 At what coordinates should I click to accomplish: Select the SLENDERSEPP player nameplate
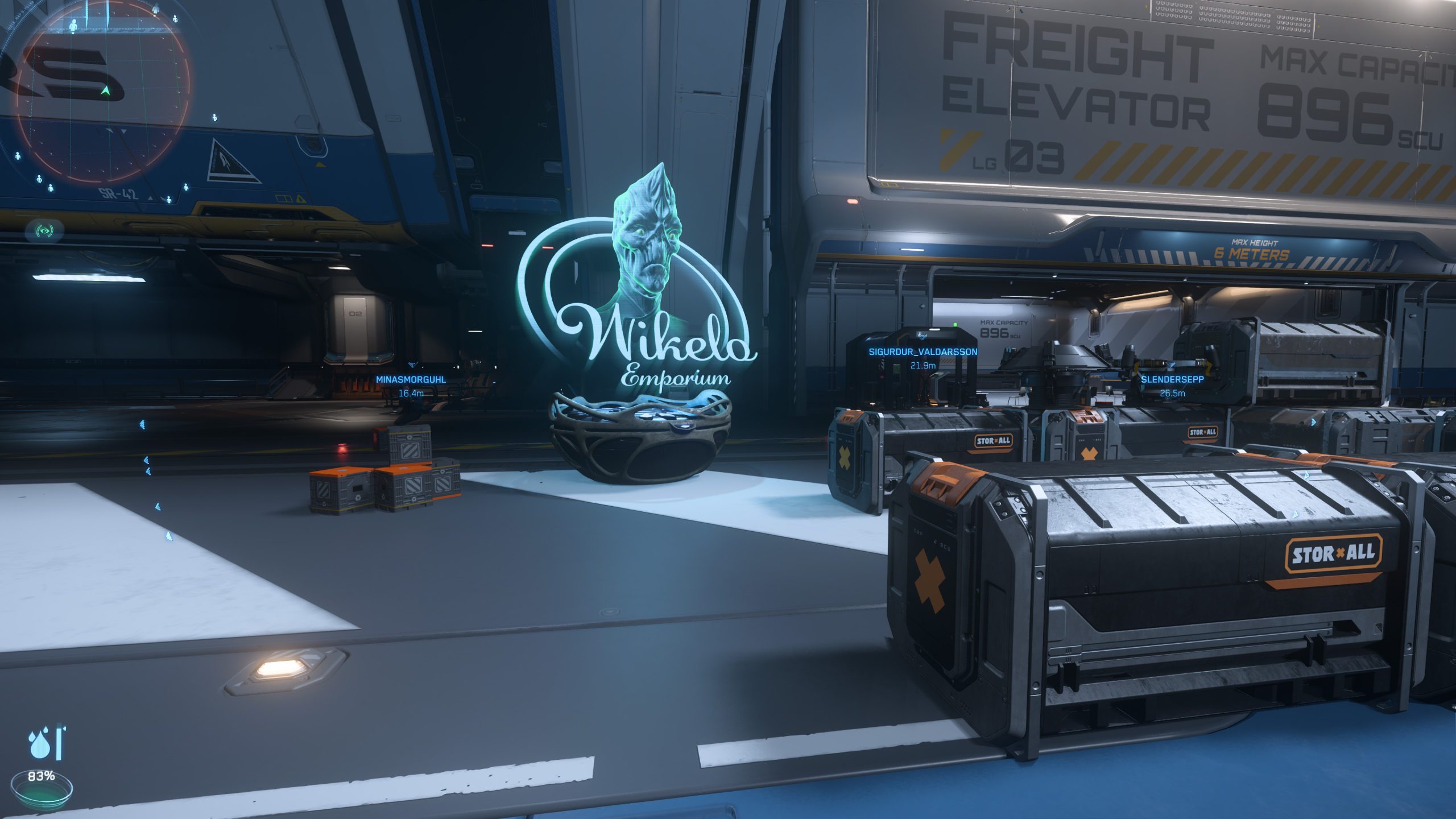pos(1172,379)
